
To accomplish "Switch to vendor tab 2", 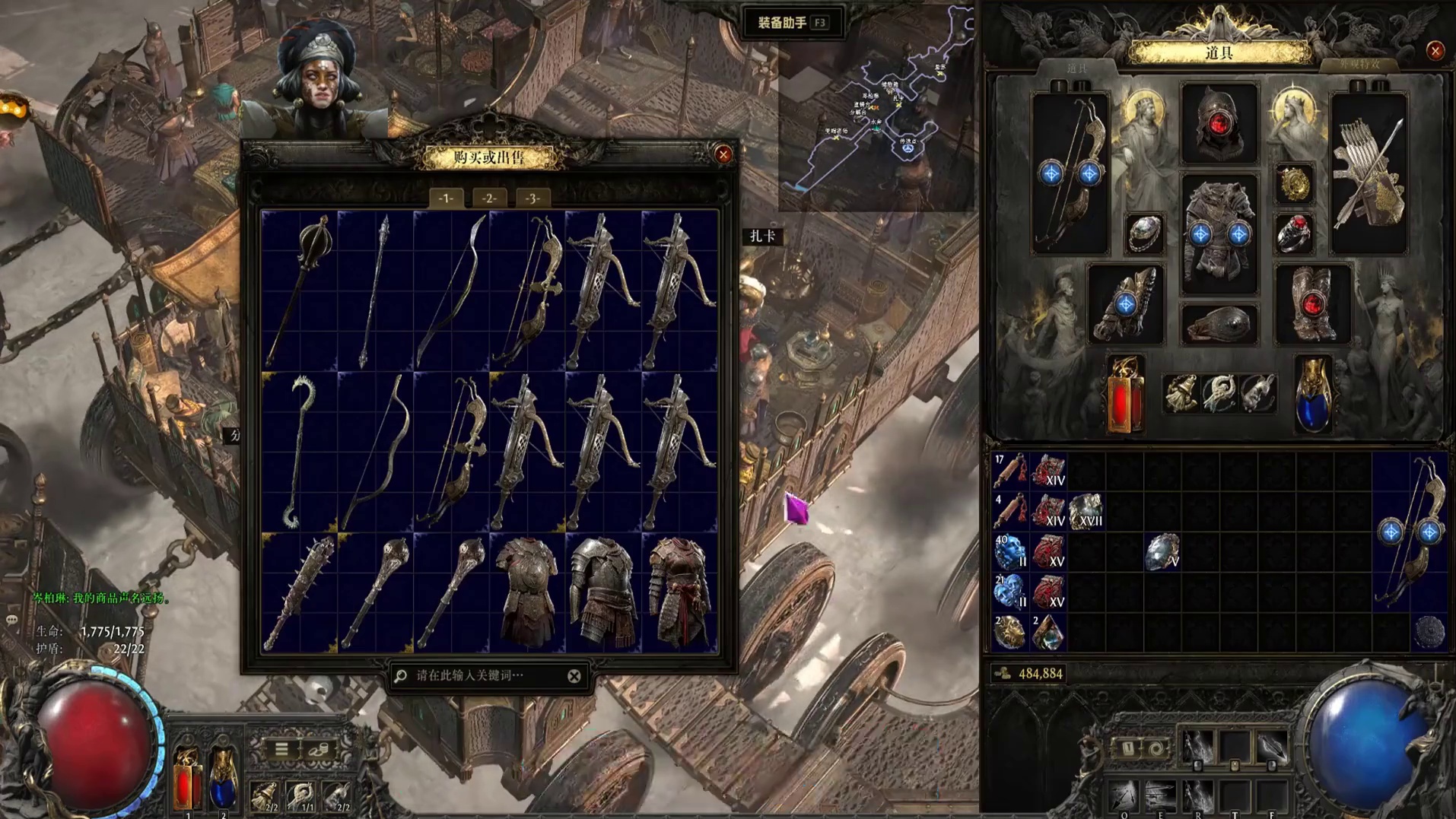I will [x=488, y=198].
